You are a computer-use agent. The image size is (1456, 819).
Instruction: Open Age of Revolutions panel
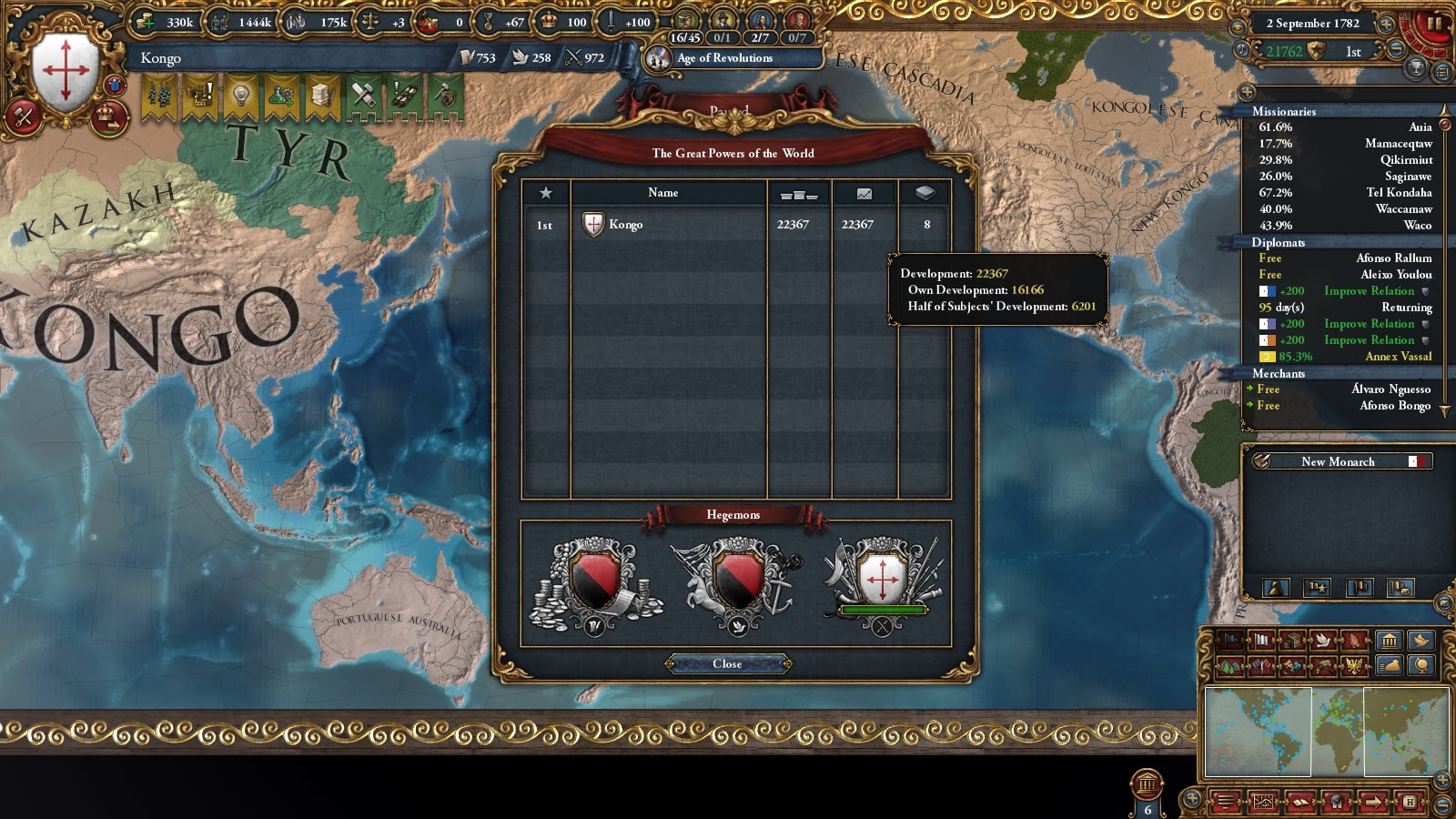(724, 58)
